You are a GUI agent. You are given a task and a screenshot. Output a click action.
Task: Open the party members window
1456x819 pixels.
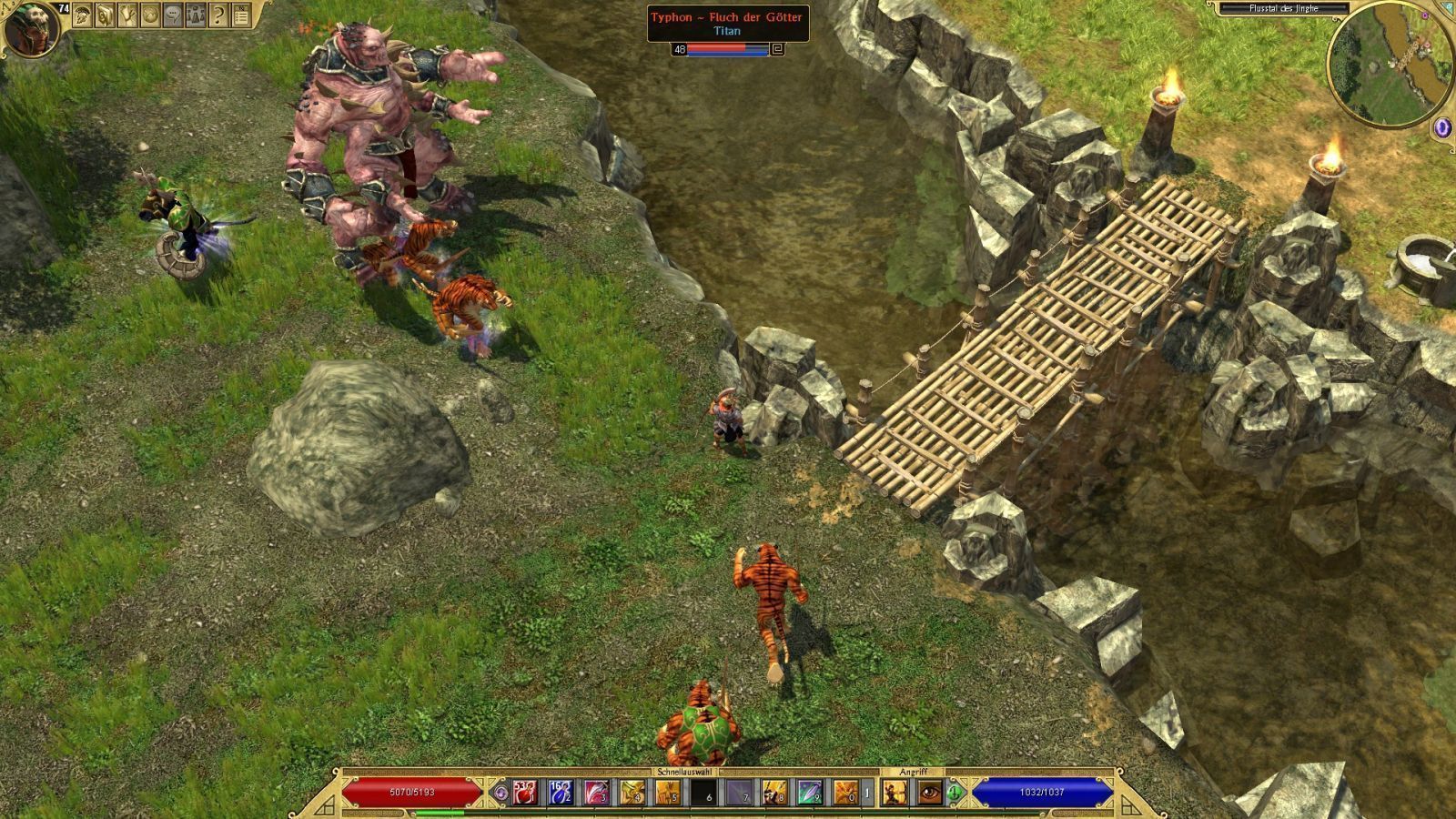[x=196, y=15]
